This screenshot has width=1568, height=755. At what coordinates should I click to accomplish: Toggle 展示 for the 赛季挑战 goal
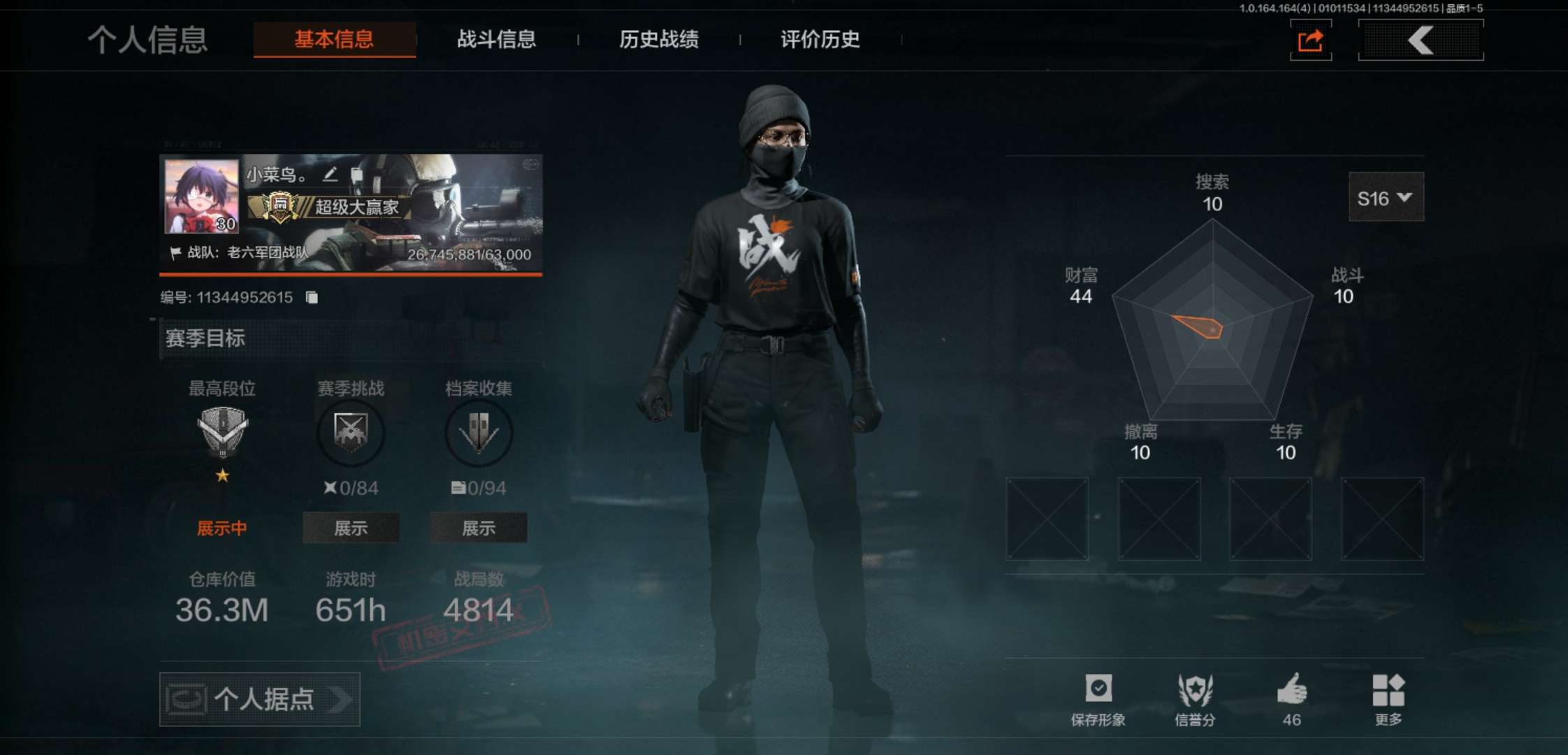(x=350, y=528)
